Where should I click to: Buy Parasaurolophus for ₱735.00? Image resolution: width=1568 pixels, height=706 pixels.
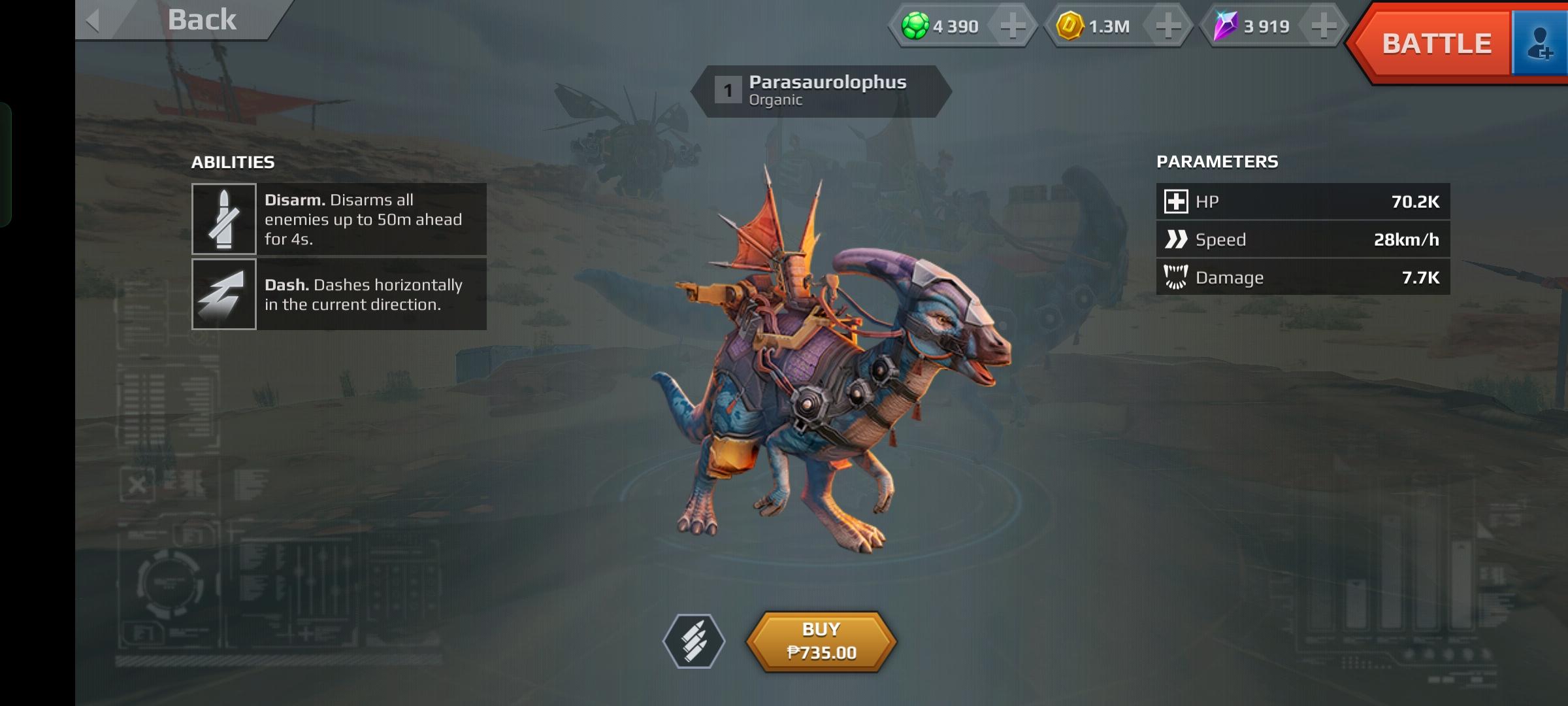(x=821, y=641)
